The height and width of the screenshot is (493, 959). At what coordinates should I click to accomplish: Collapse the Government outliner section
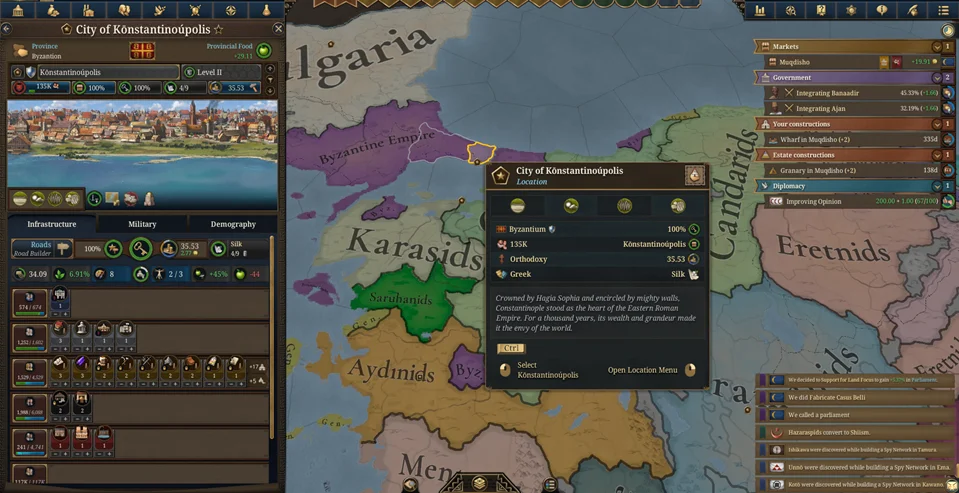[937, 77]
